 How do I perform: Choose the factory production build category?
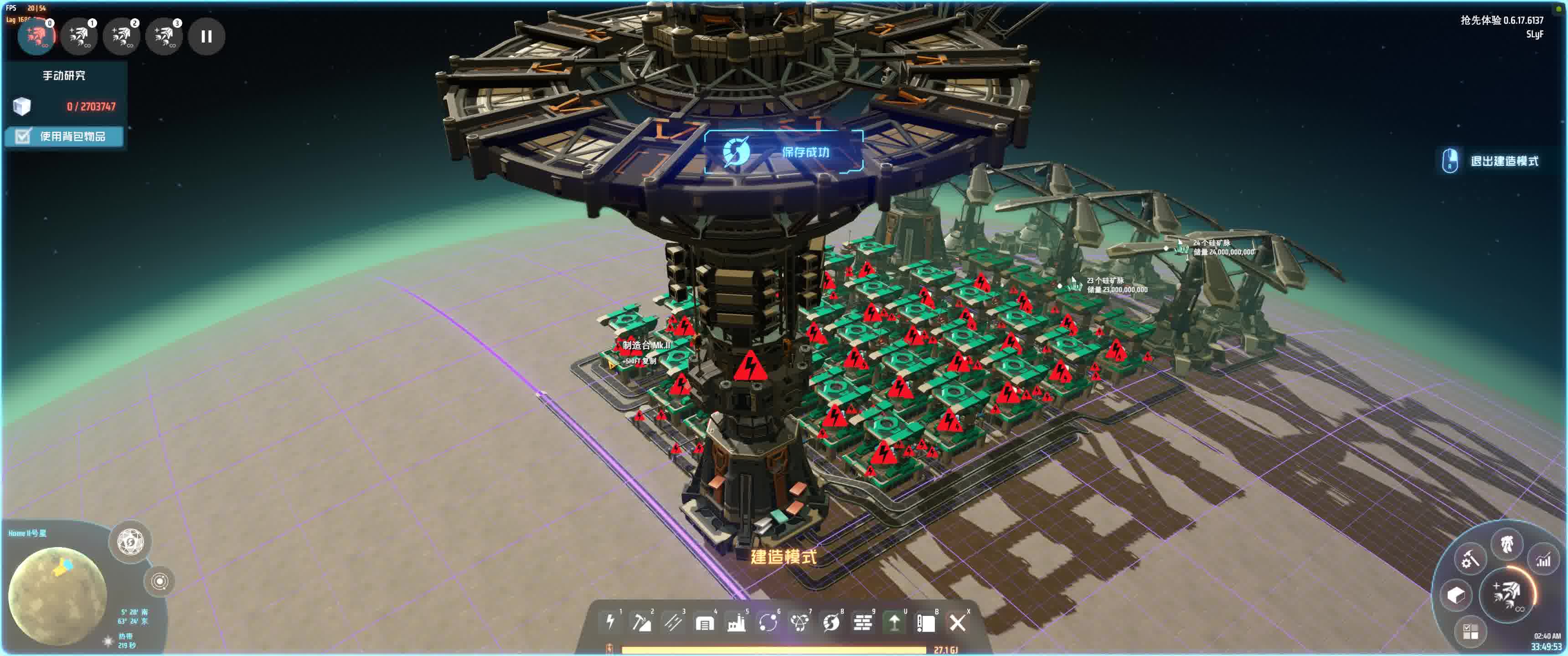click(x=737, y=623)
